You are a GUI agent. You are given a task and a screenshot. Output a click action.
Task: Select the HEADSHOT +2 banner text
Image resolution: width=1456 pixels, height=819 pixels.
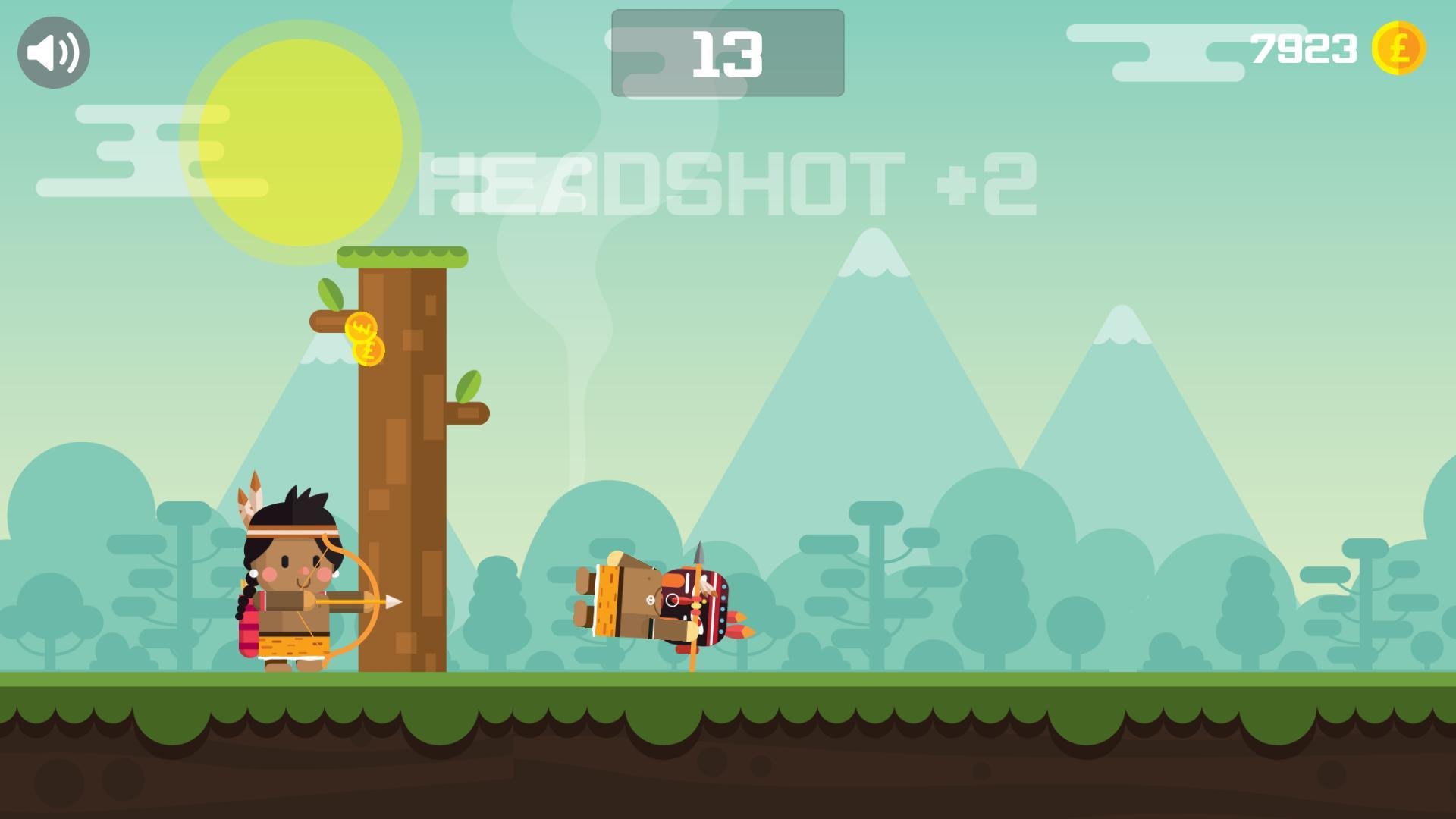point(728,182)
